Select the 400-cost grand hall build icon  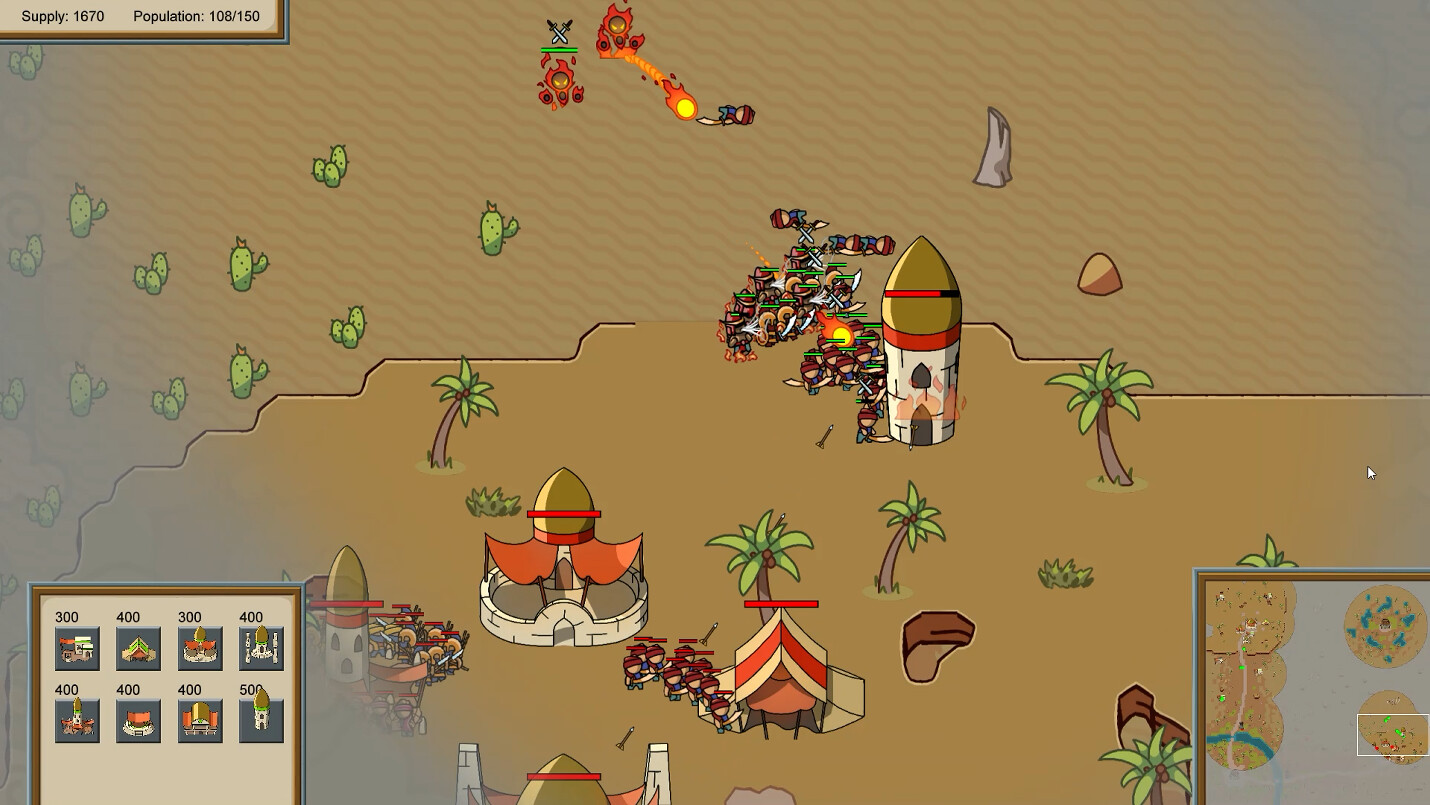[201, 720]
